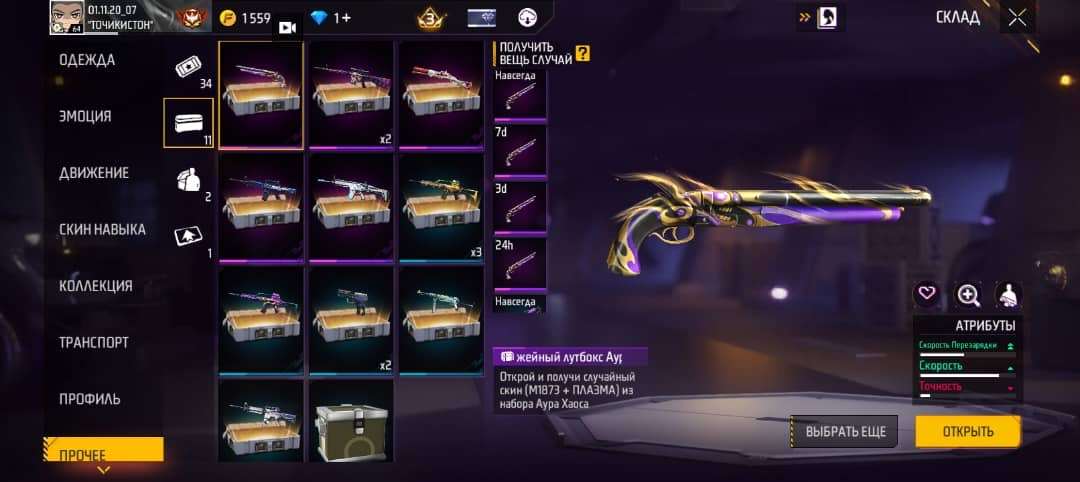Show the ТРАНСПОРТ category
The width and height of the screenshot is (1080, 482).
click(94, 342)
